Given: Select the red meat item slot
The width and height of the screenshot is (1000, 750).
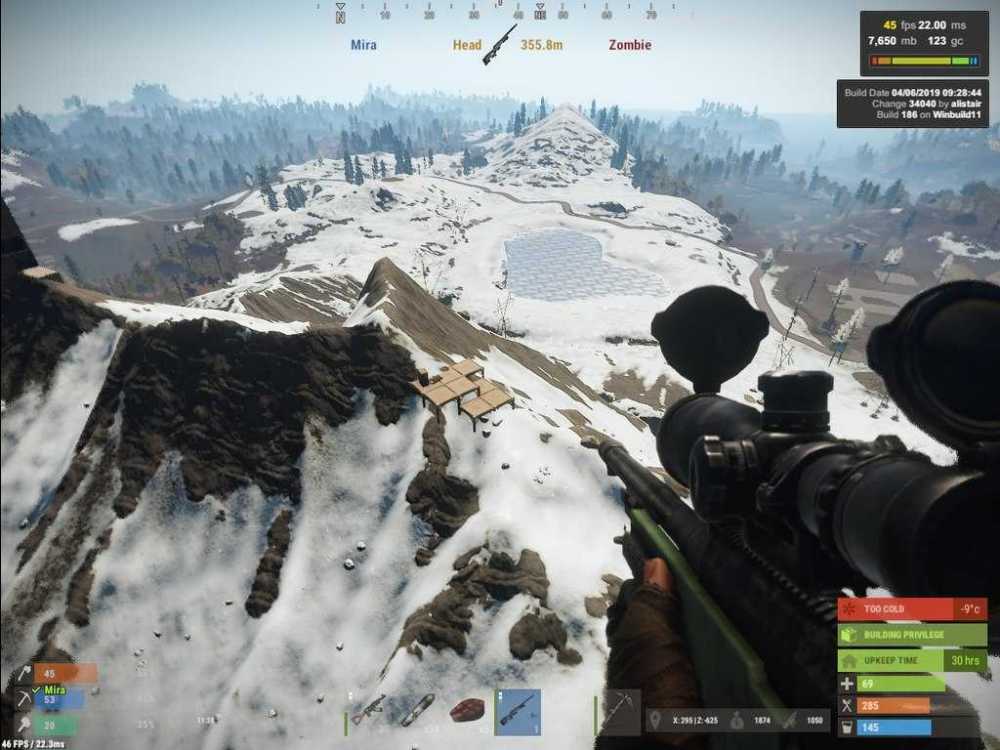Looking at the screenshot, I should pos(468,710).
